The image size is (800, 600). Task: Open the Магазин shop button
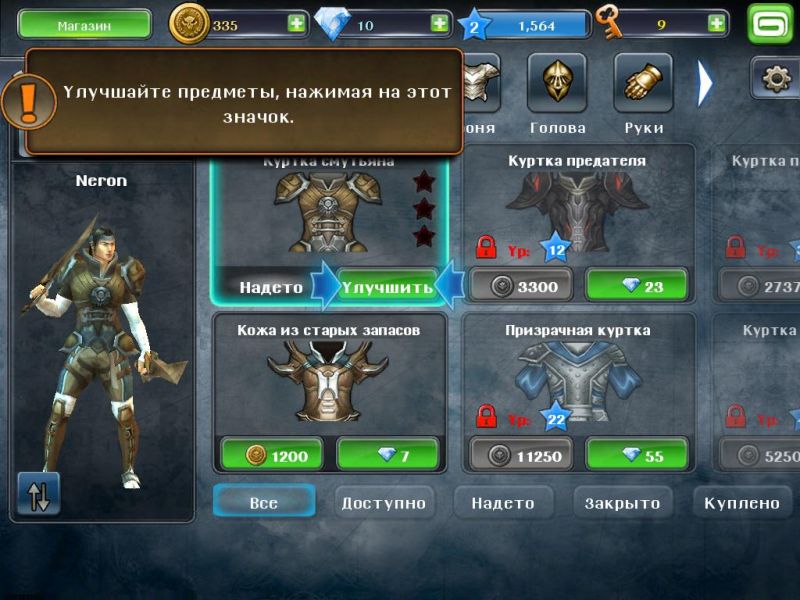tap(84, 24)
